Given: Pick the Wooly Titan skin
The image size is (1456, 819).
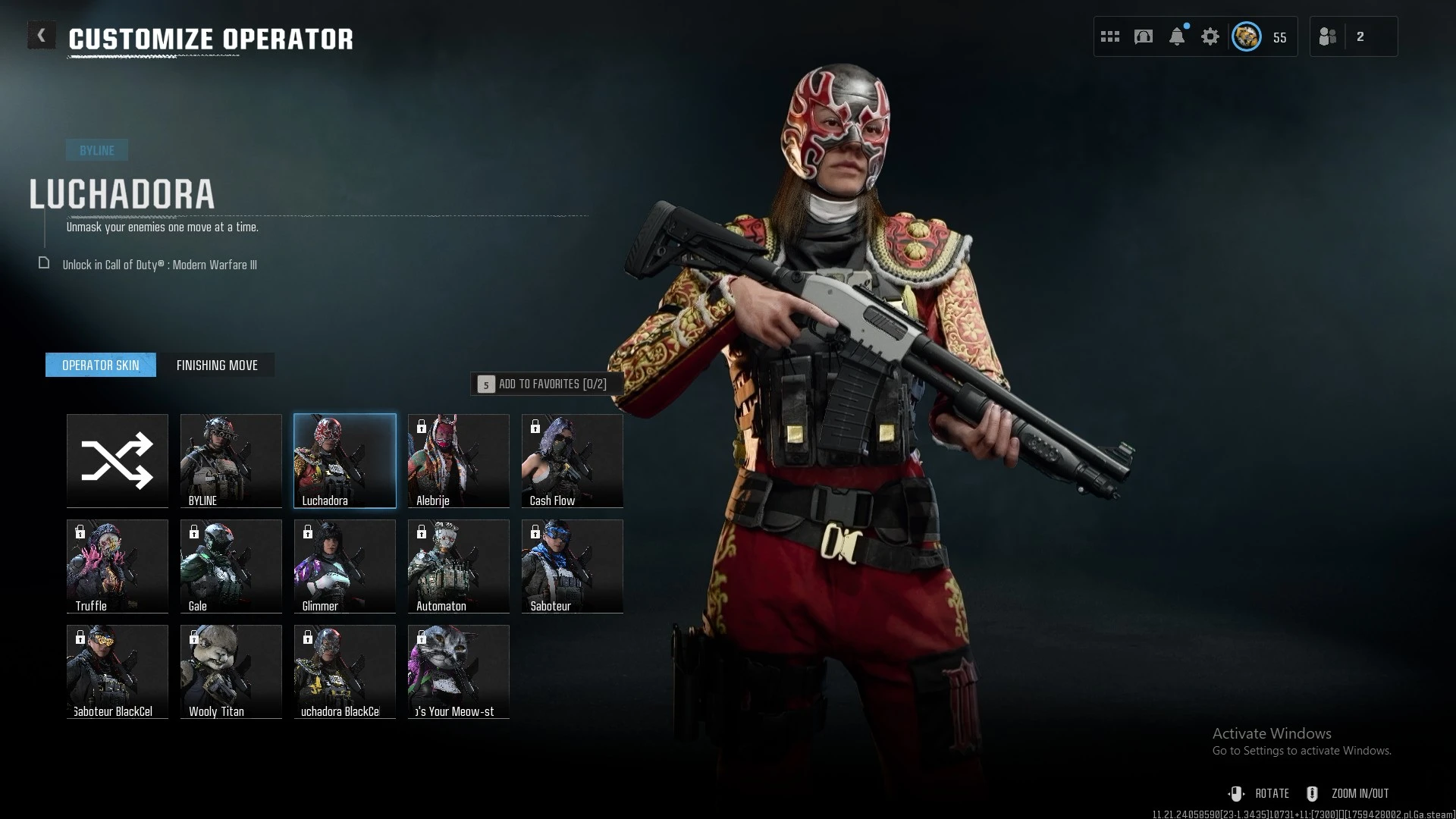Looking at the screenshot, I should click(x=231, y=671).
